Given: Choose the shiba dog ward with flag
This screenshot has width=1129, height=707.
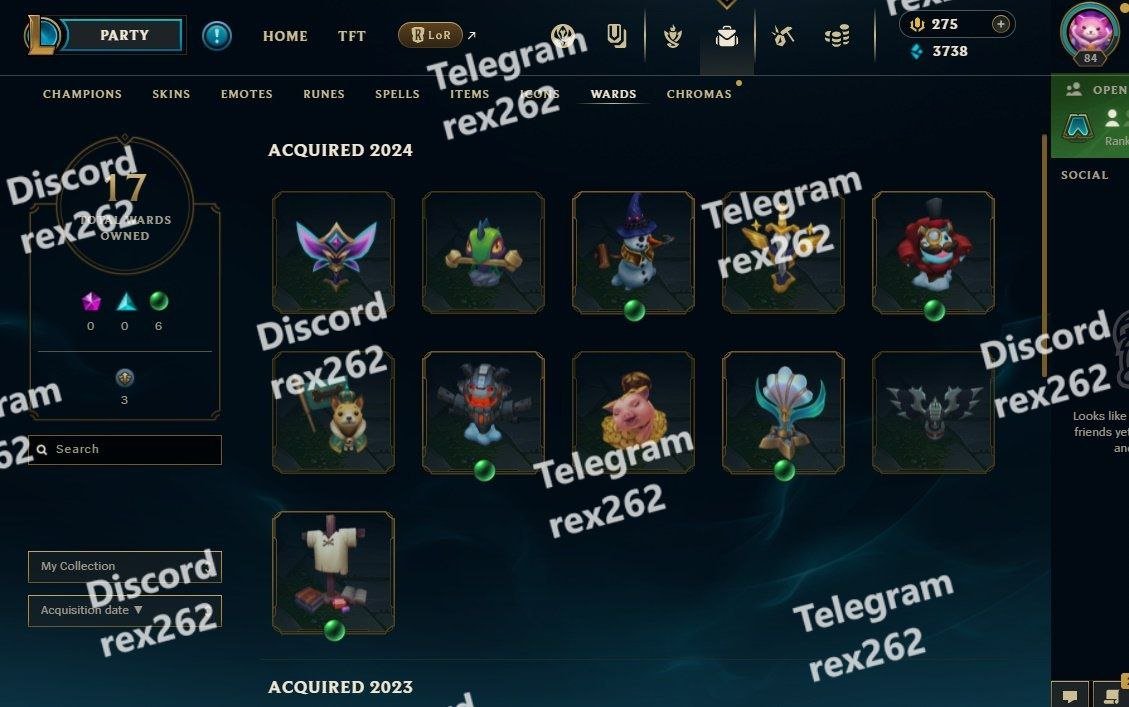Looking at the screenshot, I should [x=333, y=412].
